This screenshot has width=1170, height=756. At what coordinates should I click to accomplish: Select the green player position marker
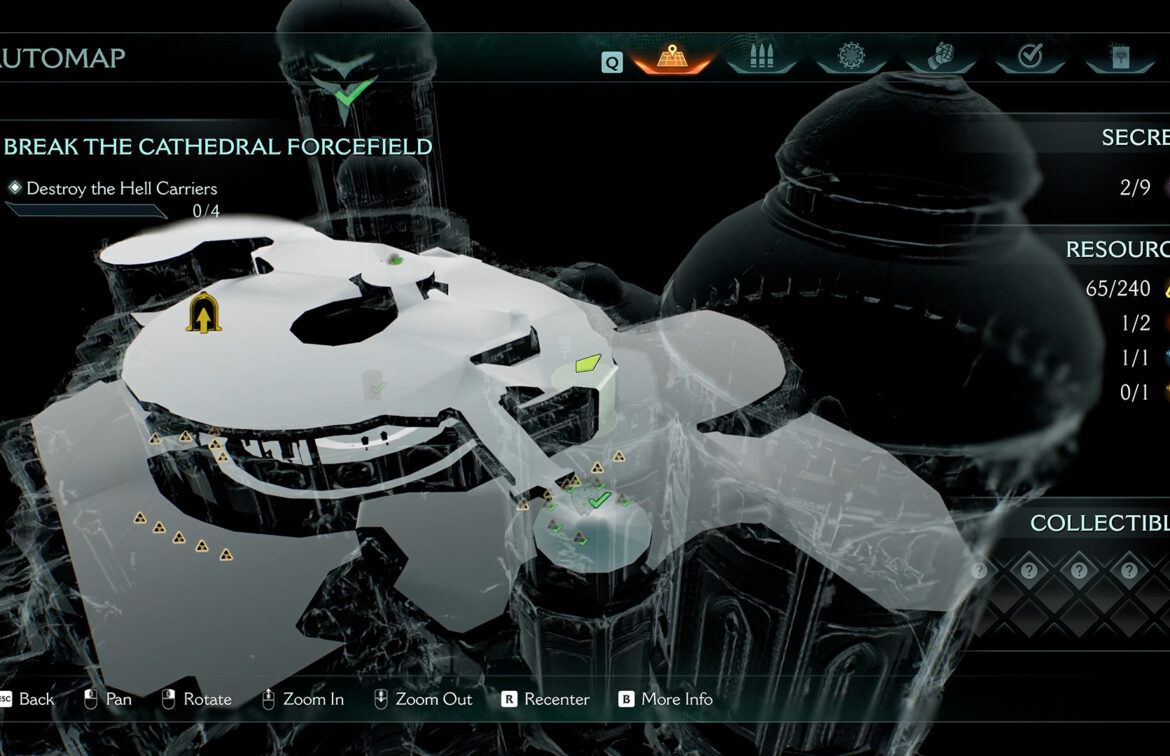[x=588, y=363]
